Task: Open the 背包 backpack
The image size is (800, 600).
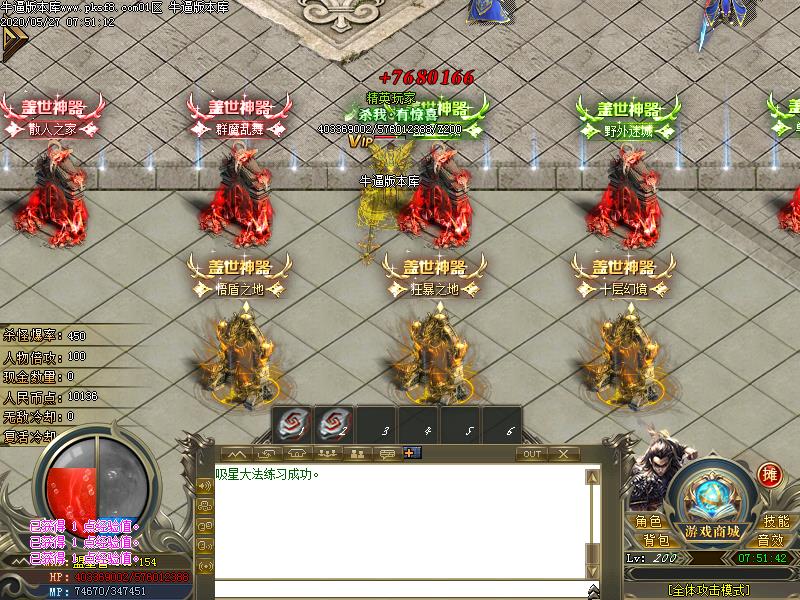Action: coord(655,540)
